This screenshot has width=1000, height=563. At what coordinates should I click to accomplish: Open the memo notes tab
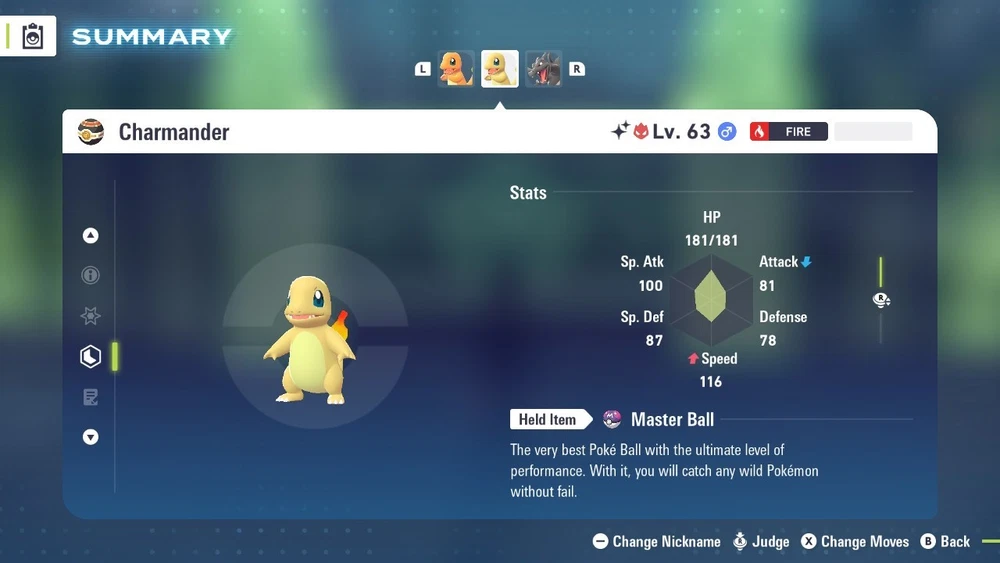pyautogui.click(x=91, y=397)
